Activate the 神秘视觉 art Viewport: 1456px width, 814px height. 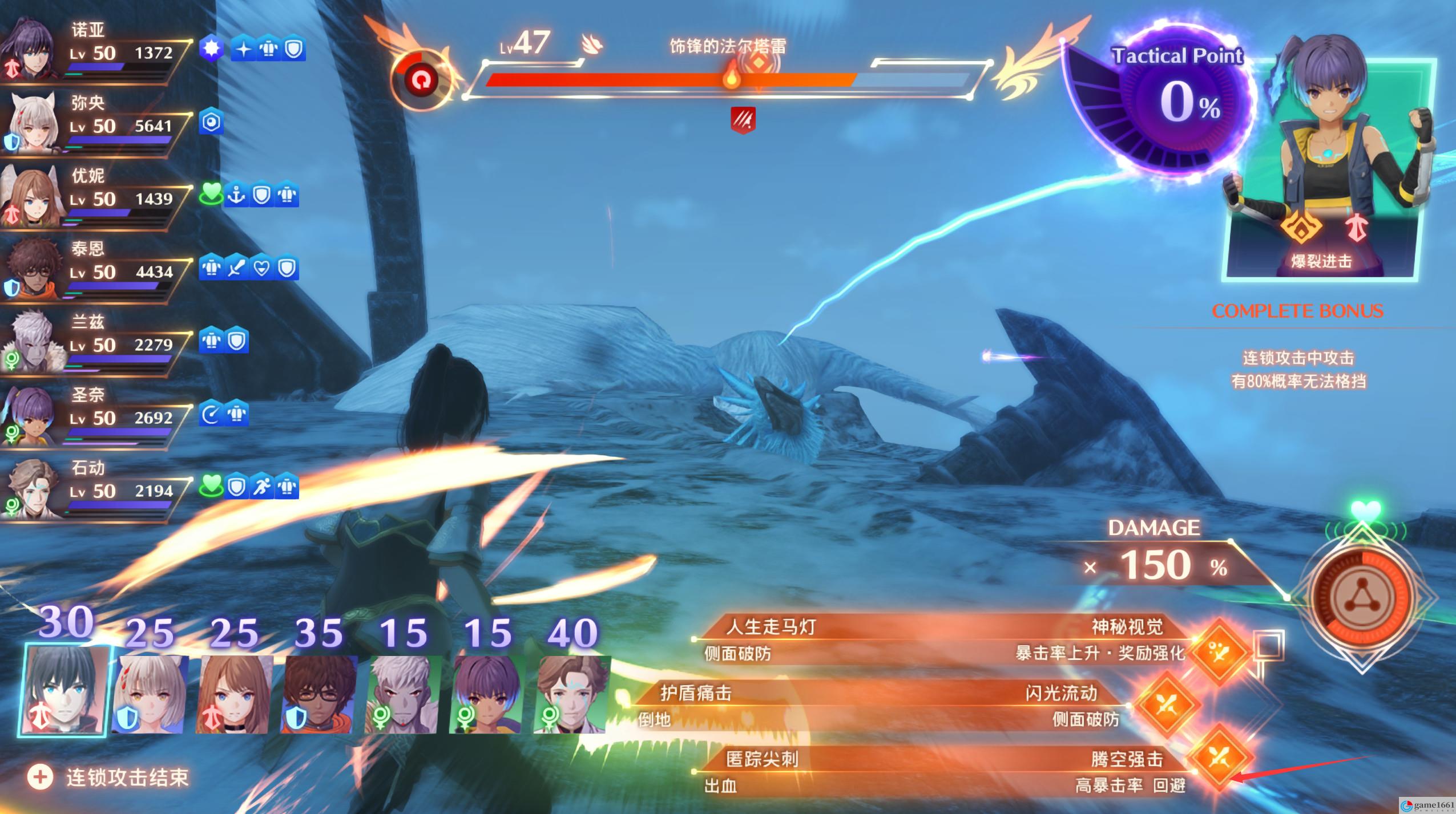(1127, 627)
